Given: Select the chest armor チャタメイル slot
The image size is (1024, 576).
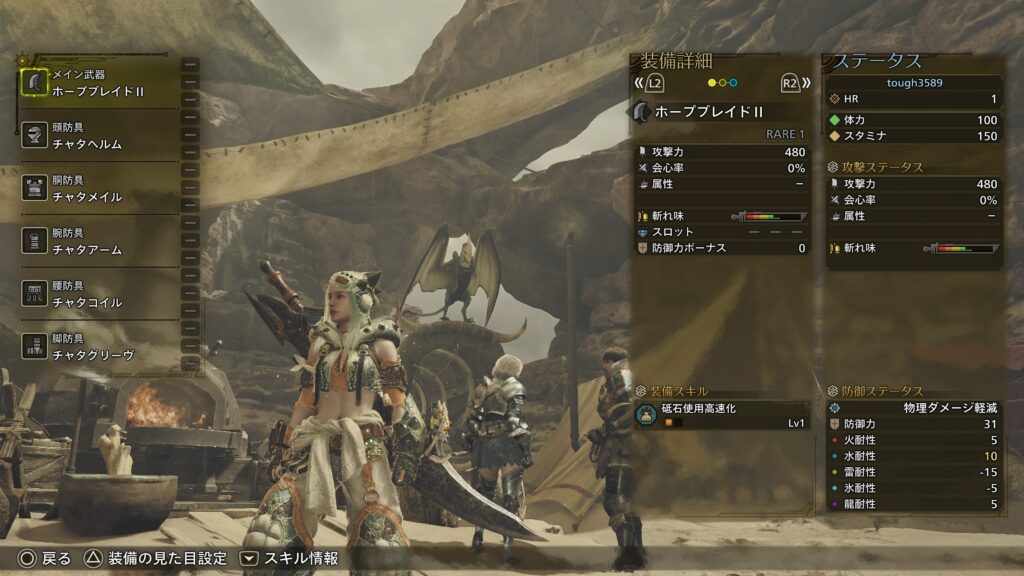Looking at the screenshot, I should coord(98,189).
